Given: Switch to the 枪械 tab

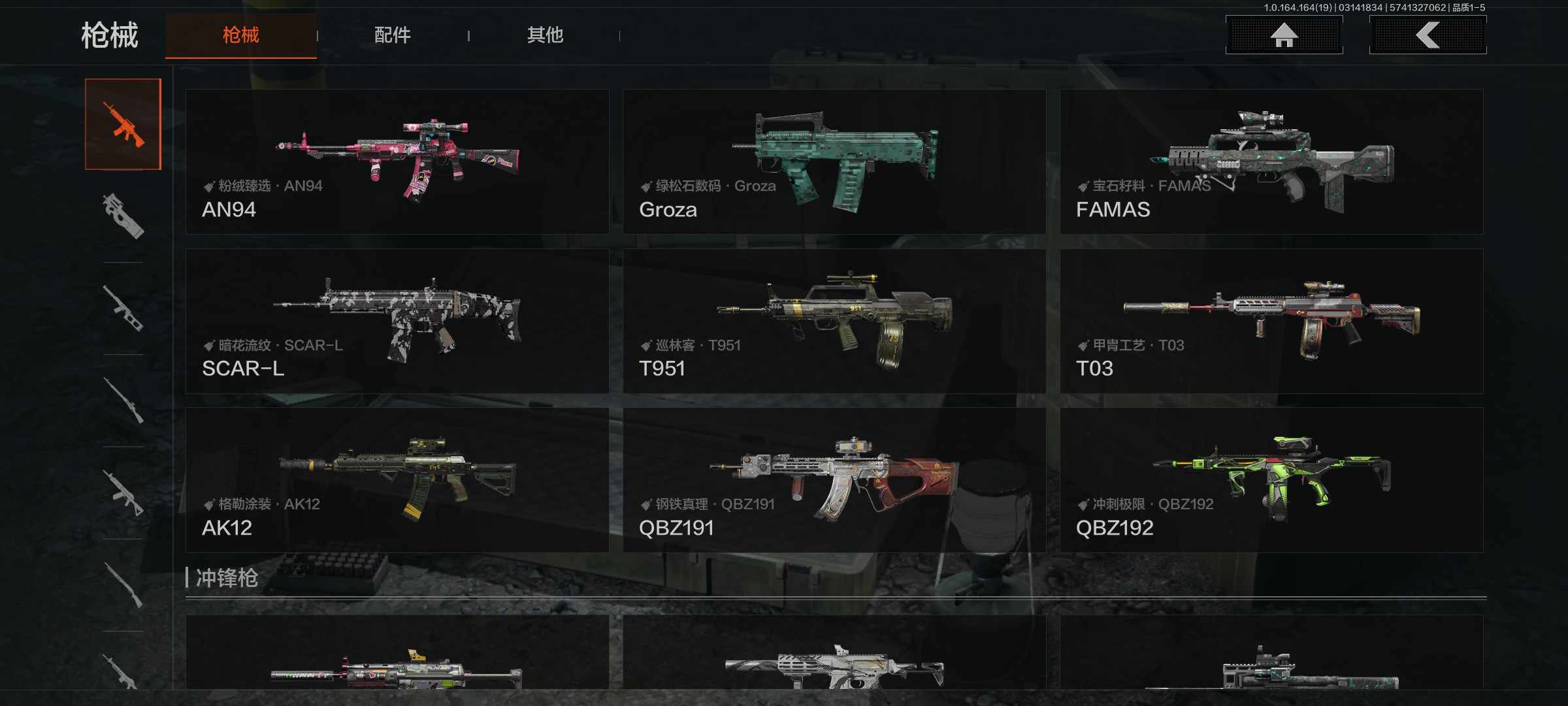Looking at the screenshot, I should coord(240,35).
